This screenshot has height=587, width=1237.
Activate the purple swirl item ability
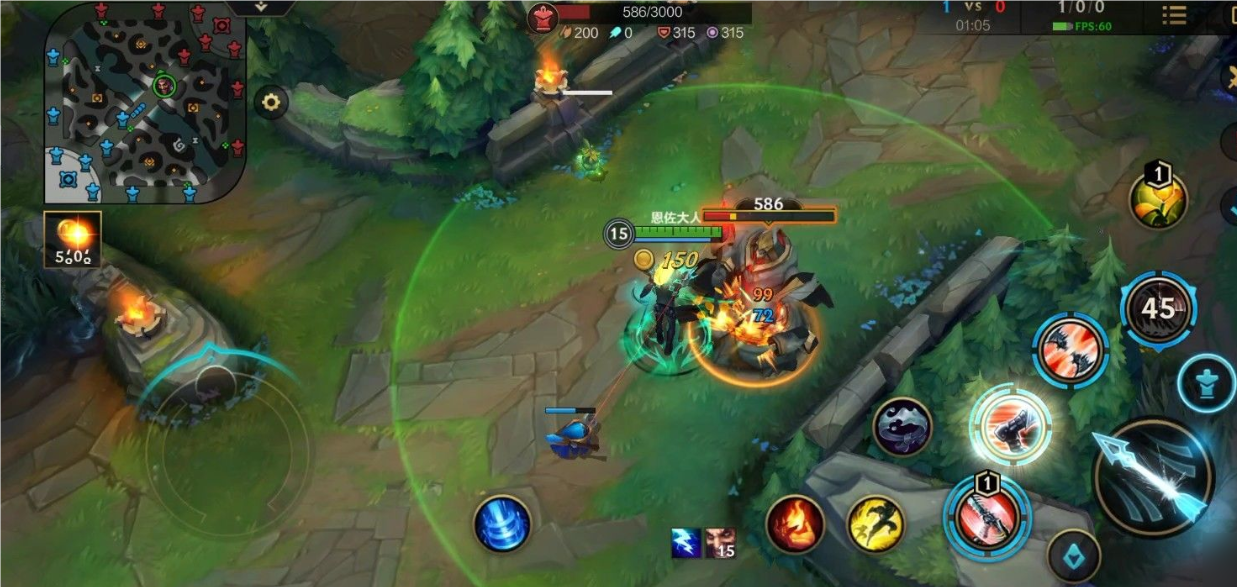click(903, 427)
